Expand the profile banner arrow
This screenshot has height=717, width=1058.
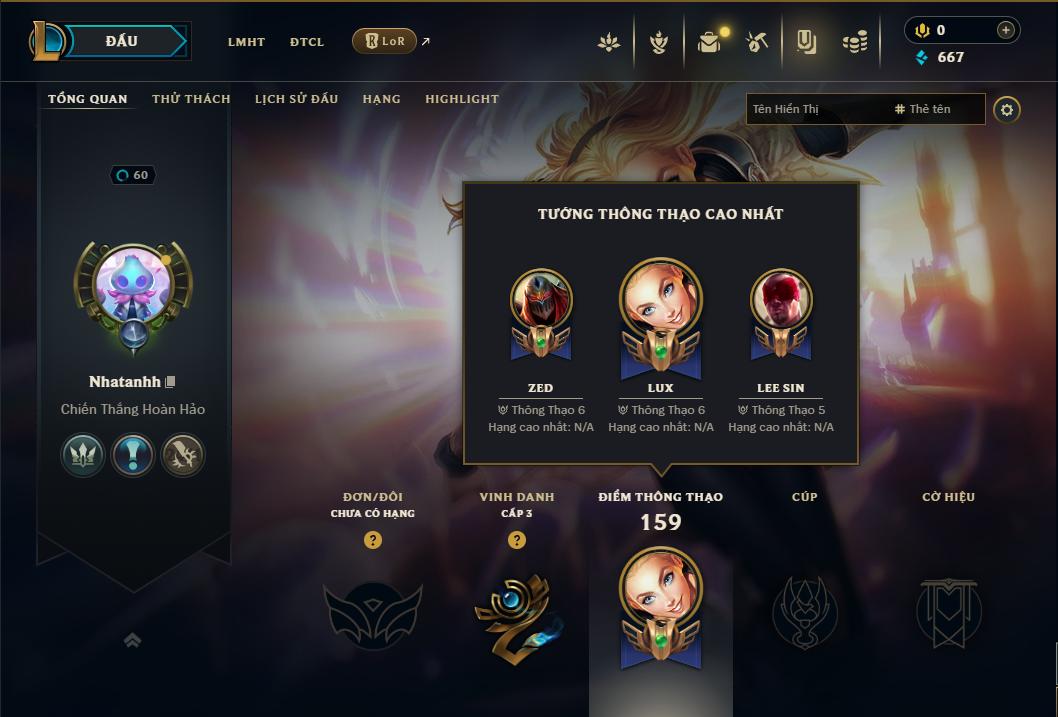(132, 641)
